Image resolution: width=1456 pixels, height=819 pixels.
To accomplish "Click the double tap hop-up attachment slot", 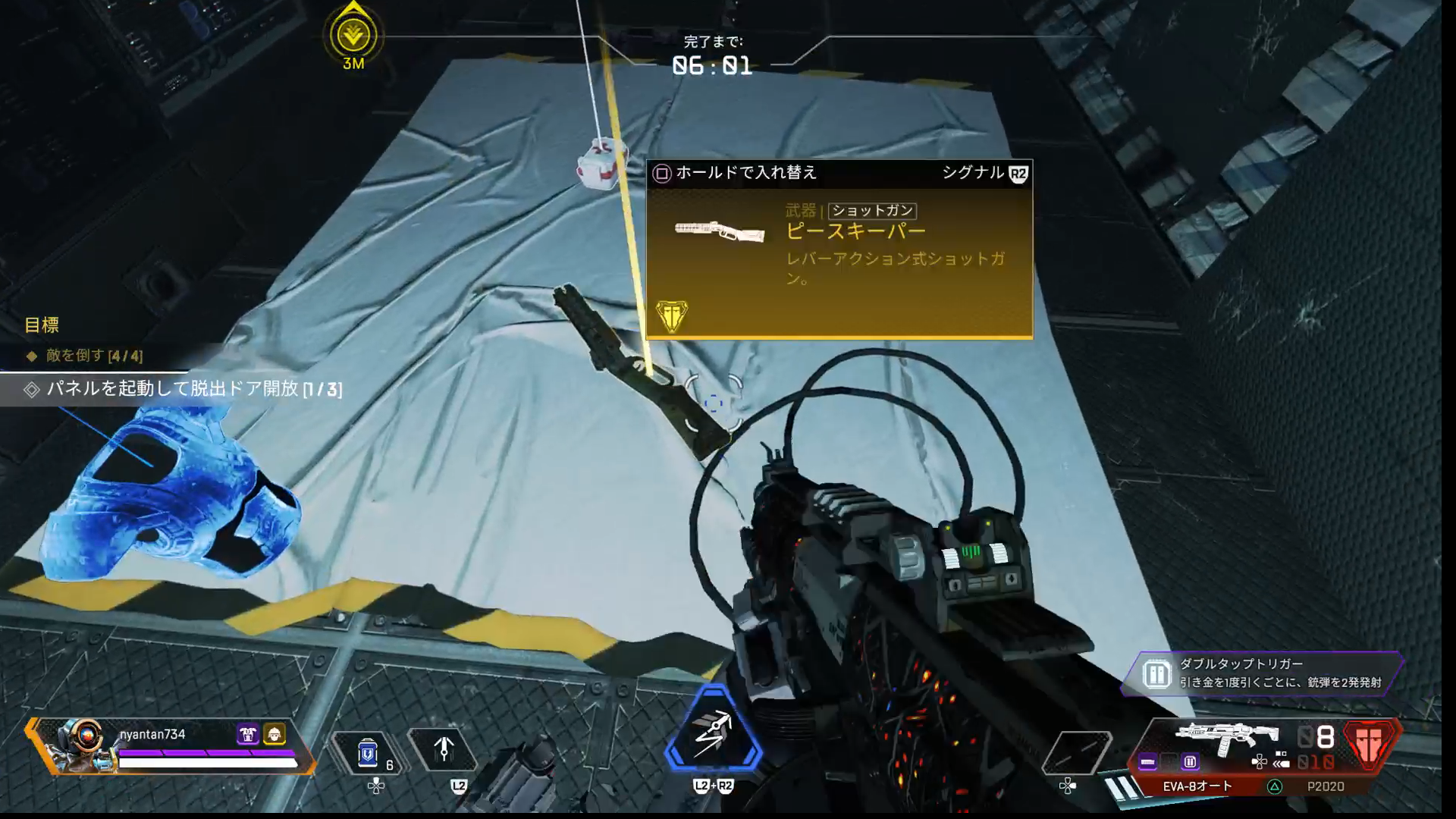I will tap(1190, 761).
